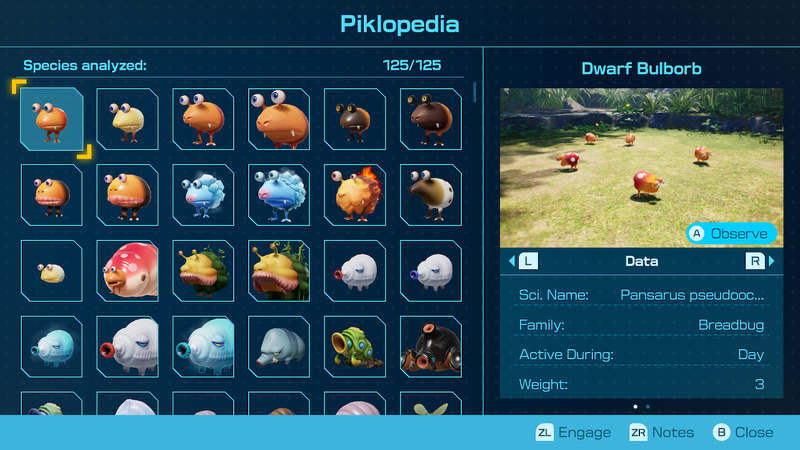Open the red spotted Empress Bulblax entry
Screen dimensions: 800x450
127,271
